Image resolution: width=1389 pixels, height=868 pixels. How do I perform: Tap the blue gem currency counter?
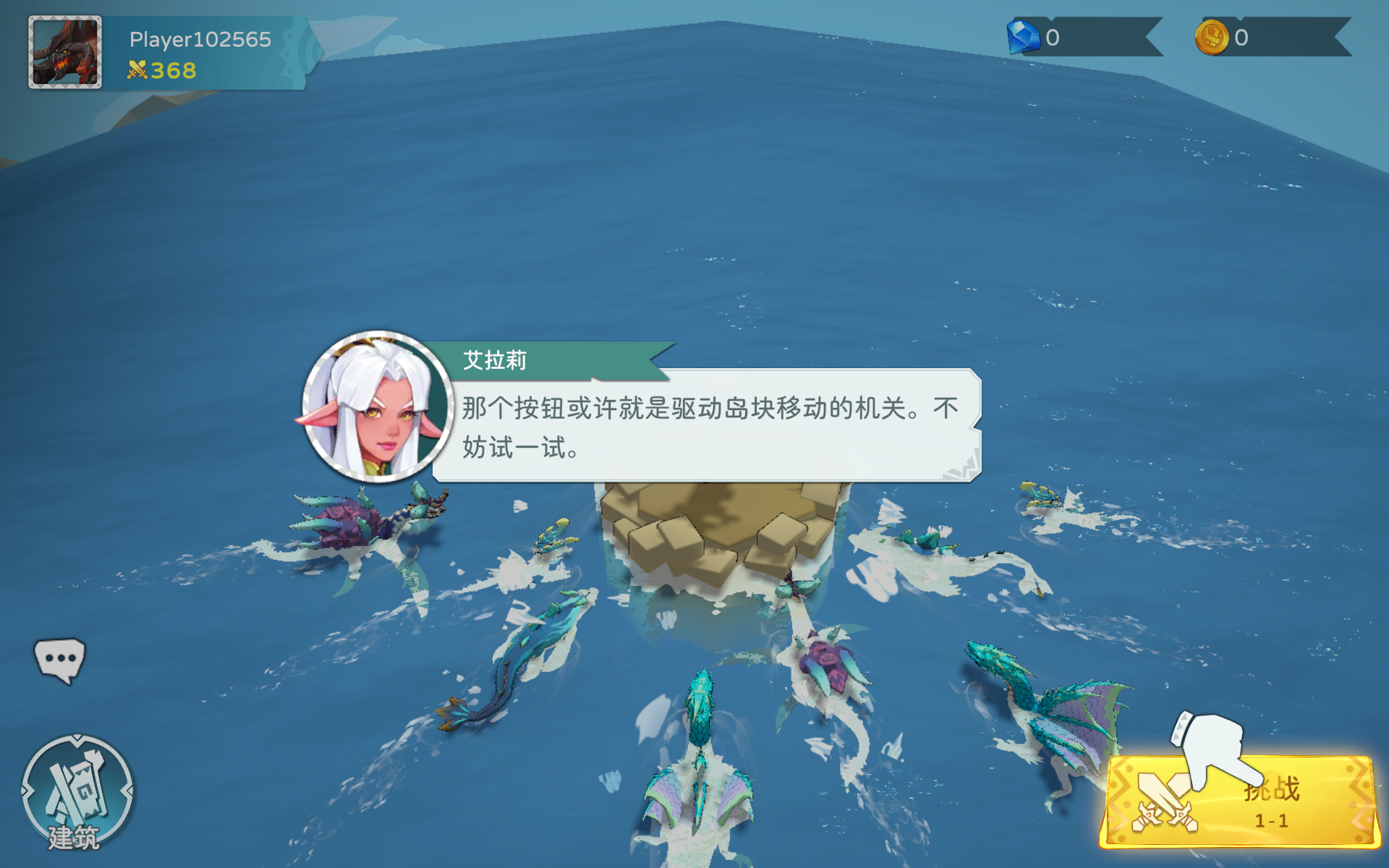1082,38
